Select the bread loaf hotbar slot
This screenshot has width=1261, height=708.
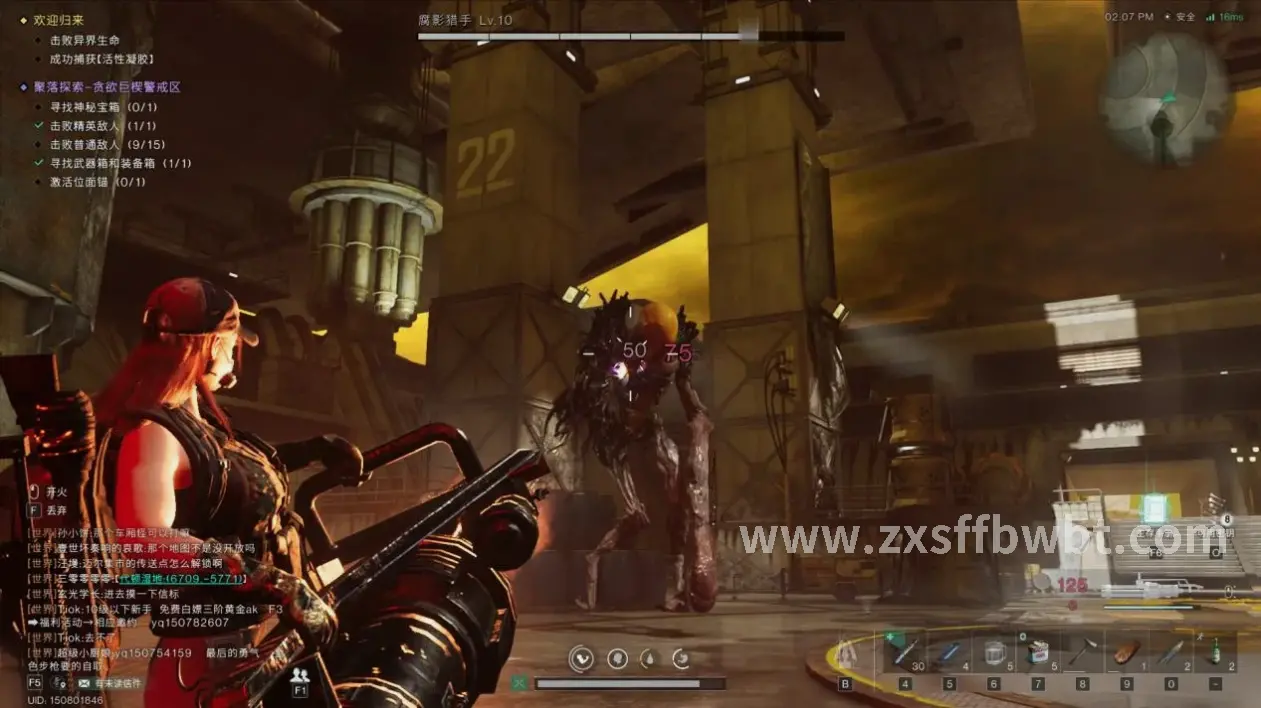(x=1126, y=653)
